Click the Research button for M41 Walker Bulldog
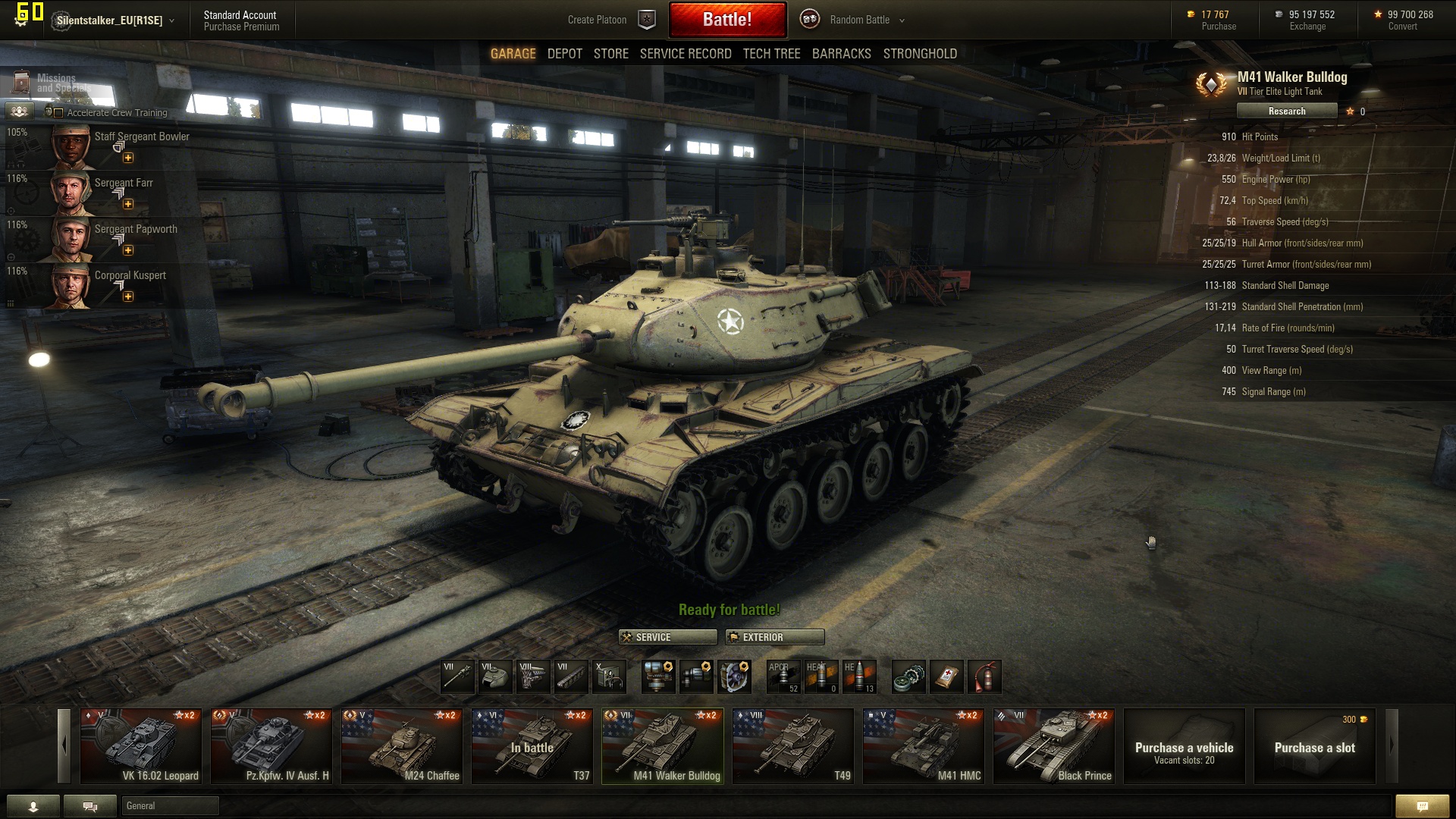The height and width of the screenshot is (819, 1456). point(1286,111)
